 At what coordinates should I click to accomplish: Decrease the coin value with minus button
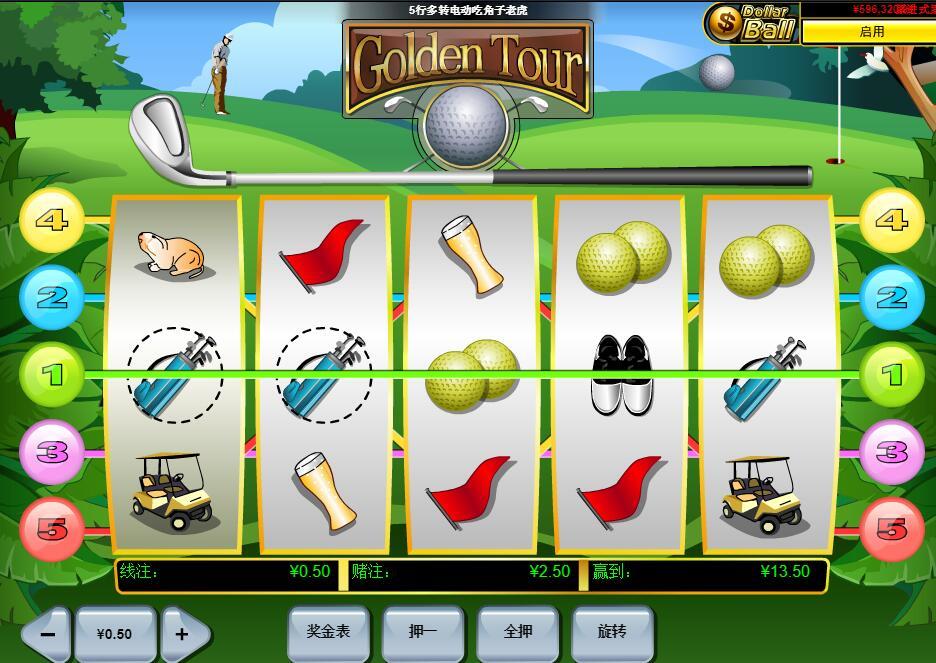(x=46, y=634)
